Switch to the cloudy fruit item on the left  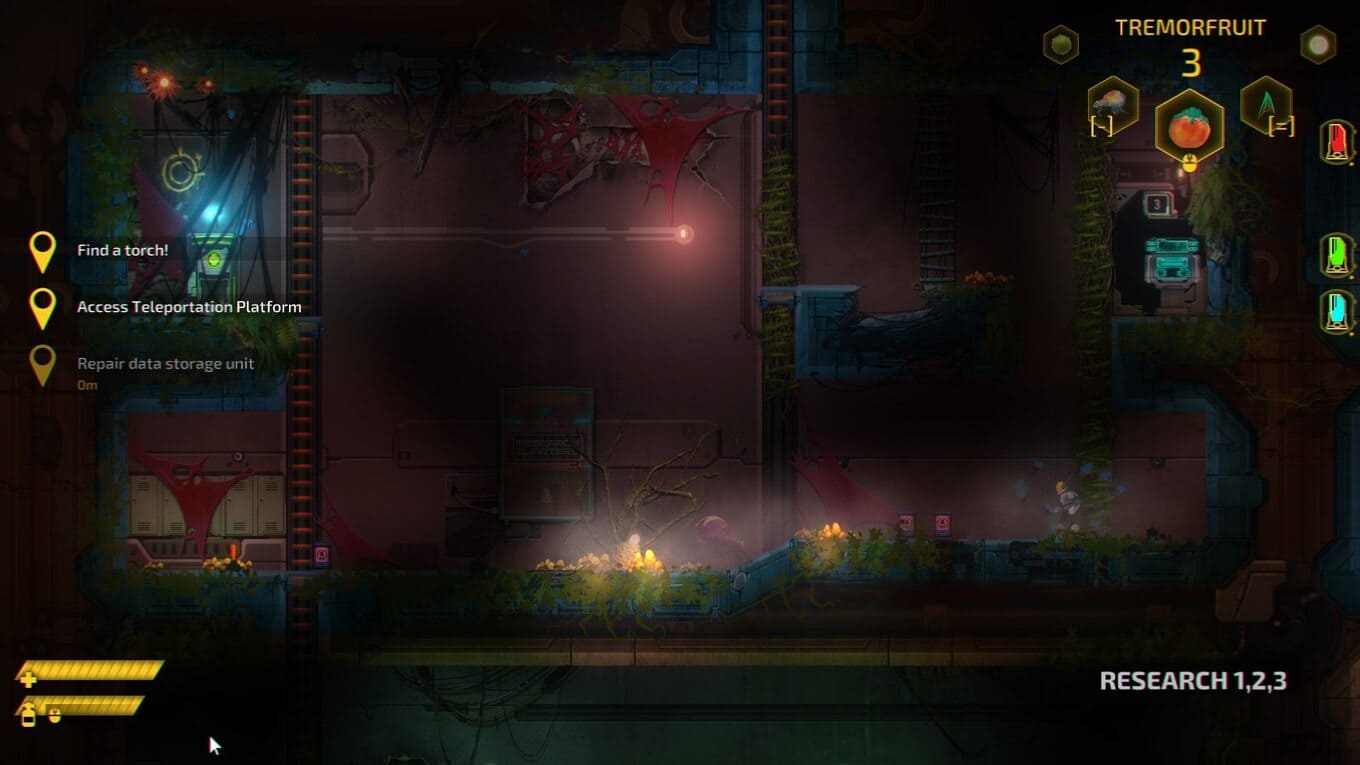pyautogui.click(x=1113, y=104)
